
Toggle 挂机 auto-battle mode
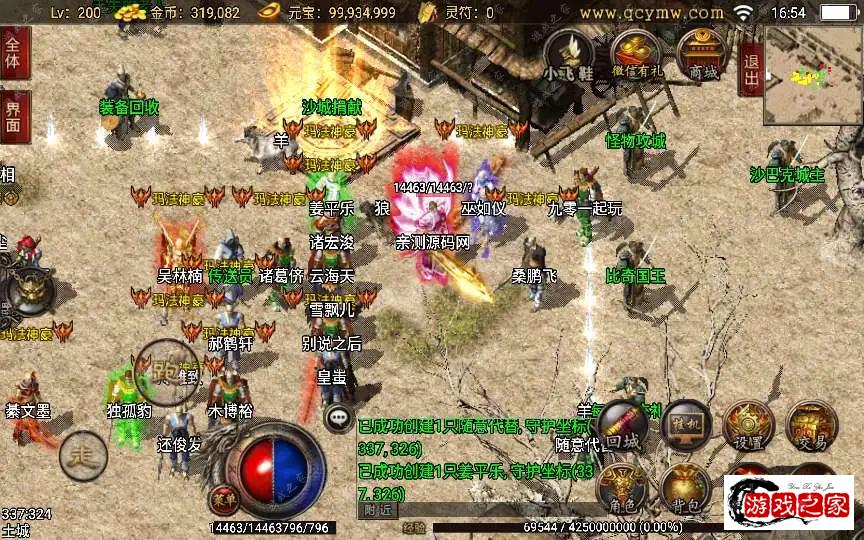click(x=686, y=424)
